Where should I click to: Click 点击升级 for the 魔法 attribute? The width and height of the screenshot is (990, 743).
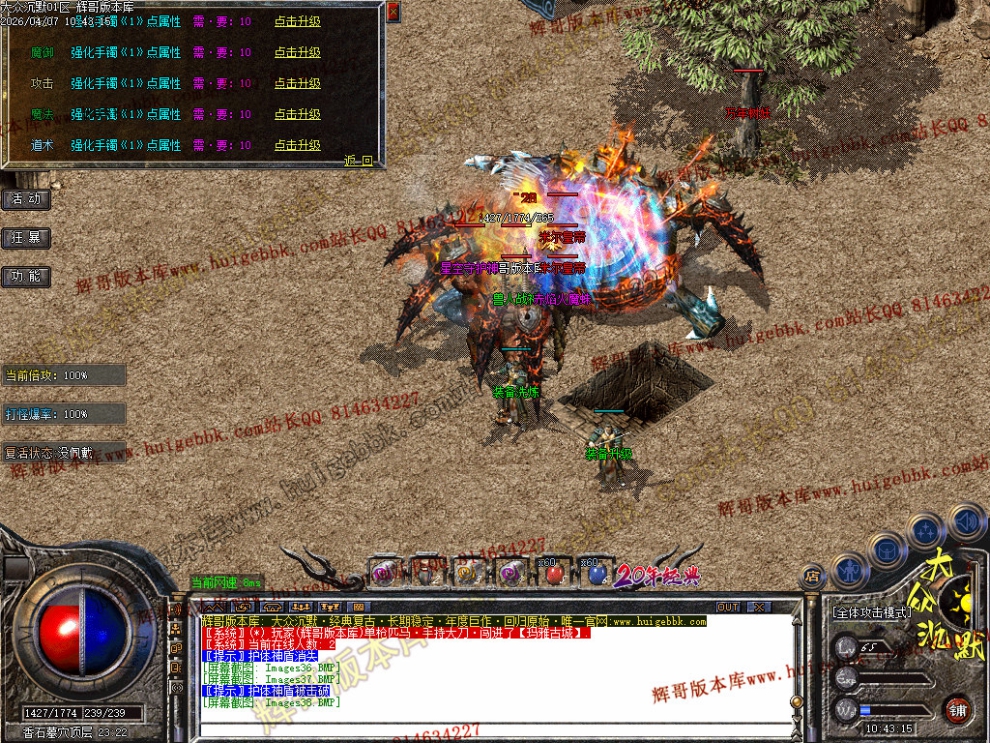point(298,114)
